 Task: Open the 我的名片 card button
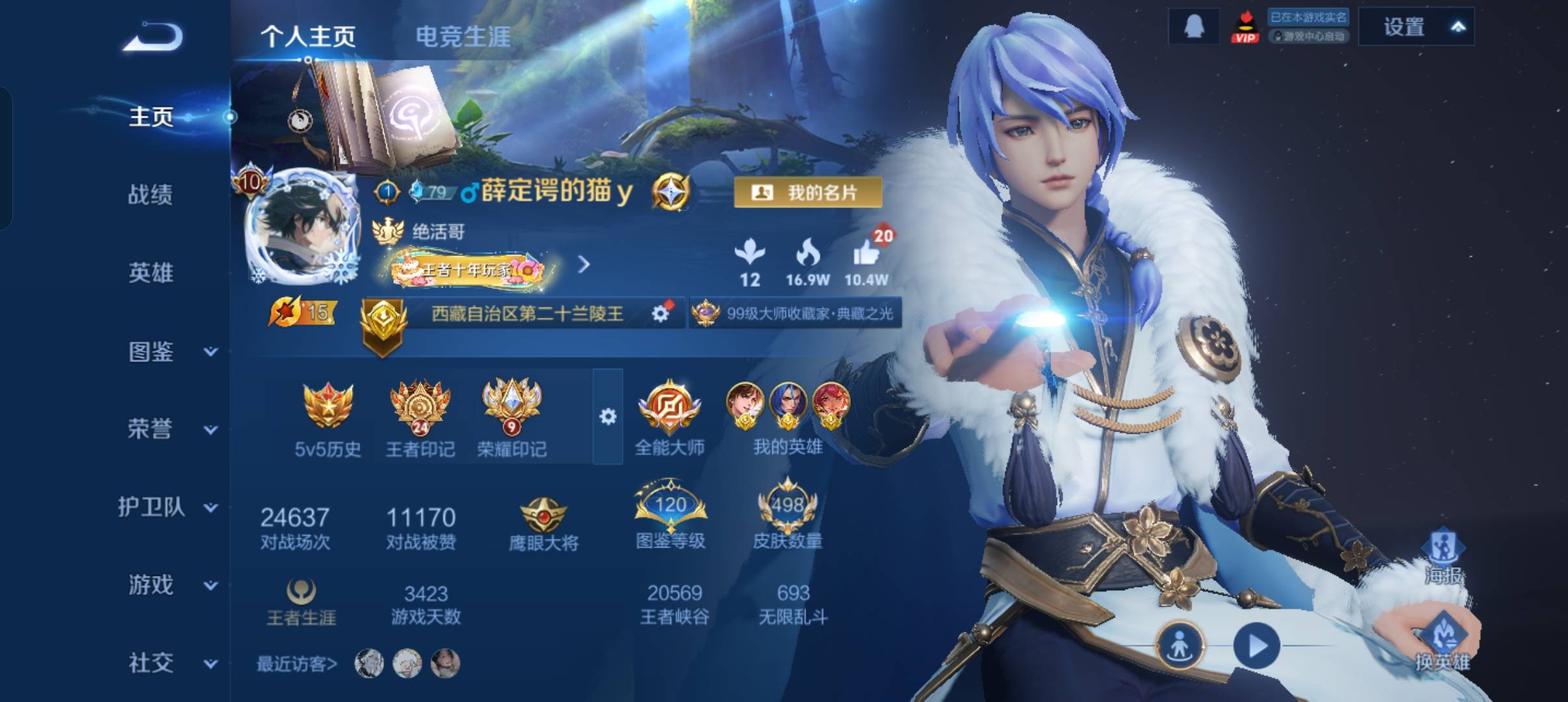[807, 192]
